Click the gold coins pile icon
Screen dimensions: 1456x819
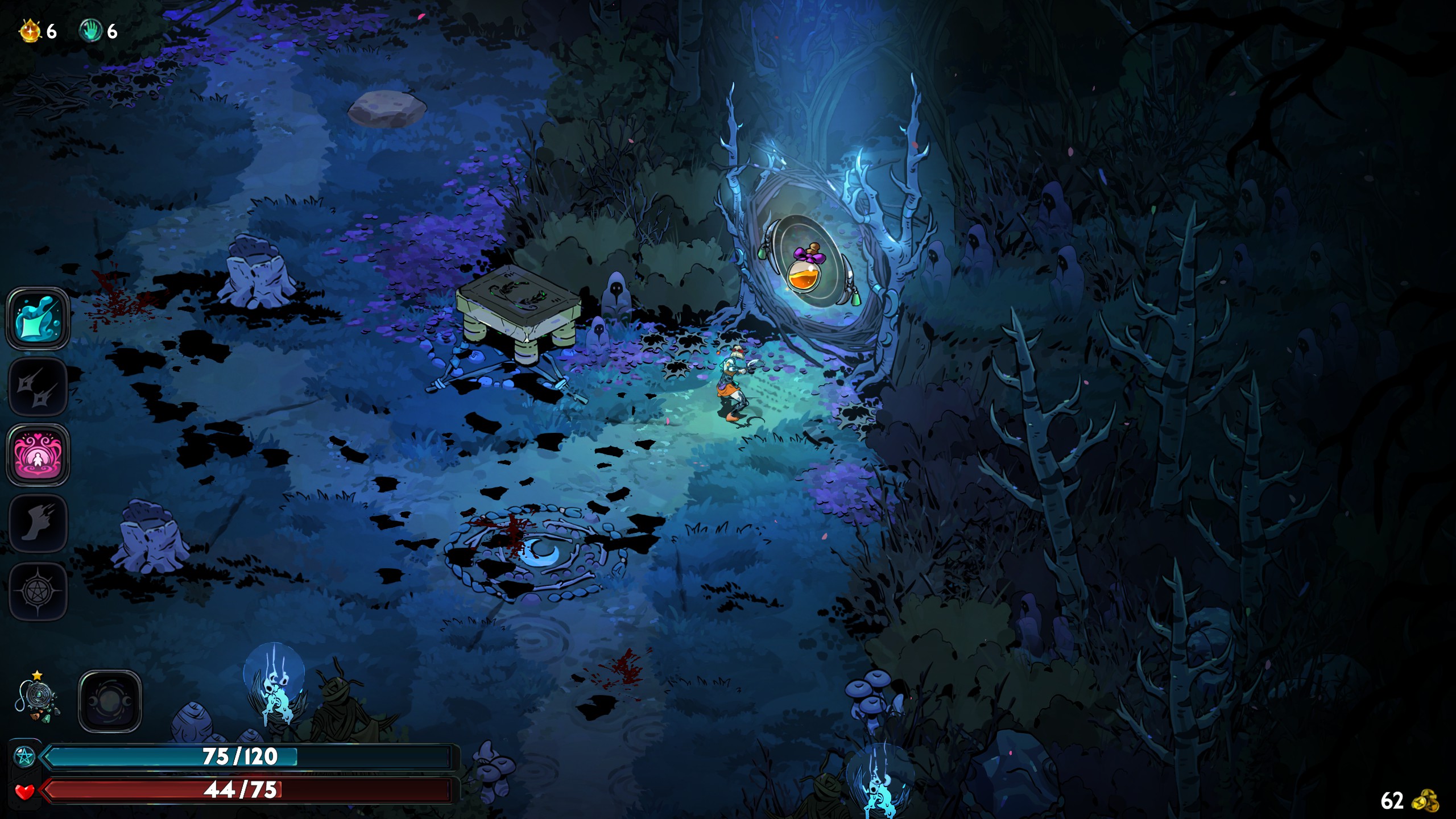click(1425, 801)
